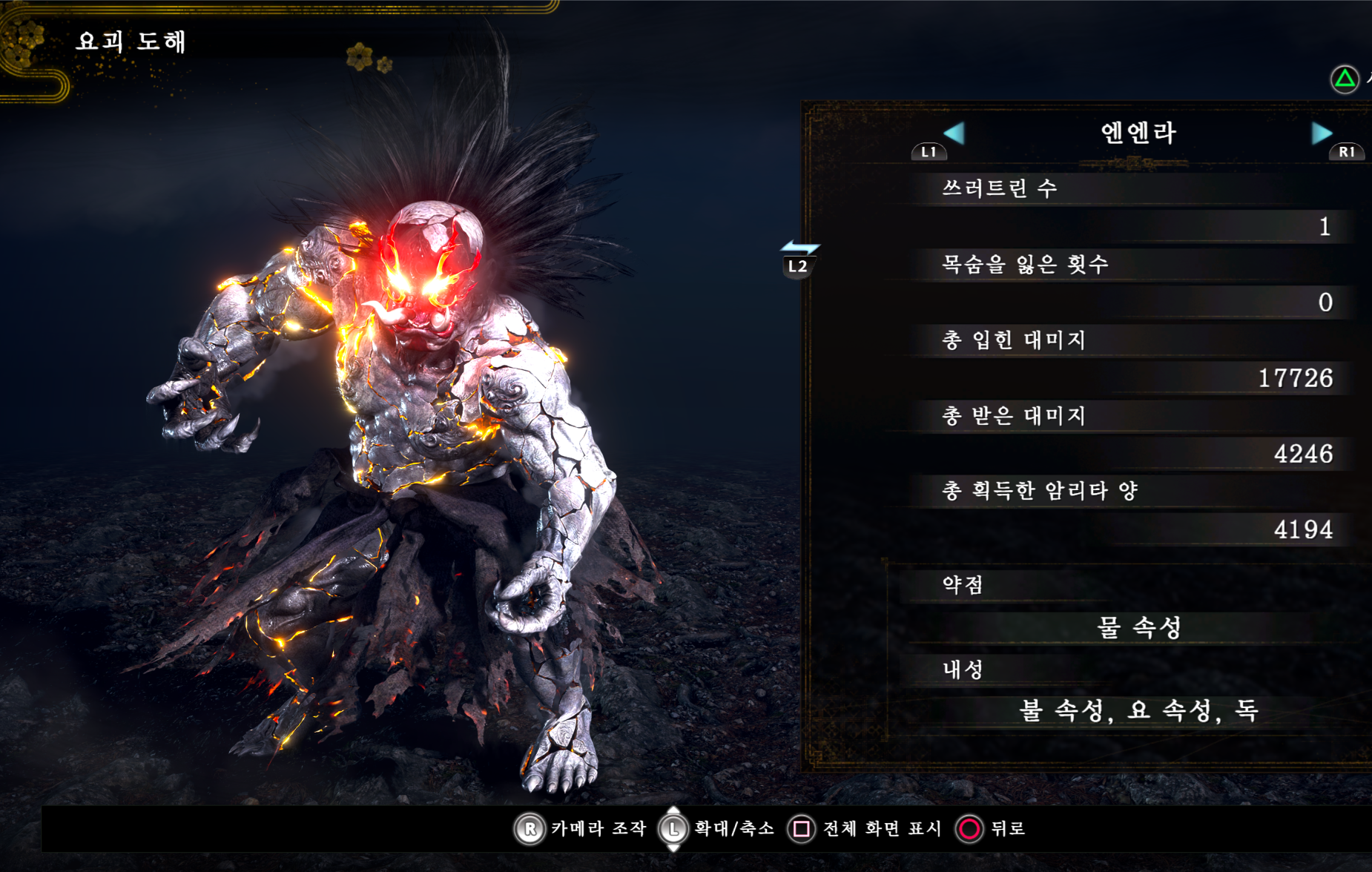The width and height of the screenshot is (1372, 872).
Task: Go to the next yokai with the right arrow
Action: coord(1322,133)
